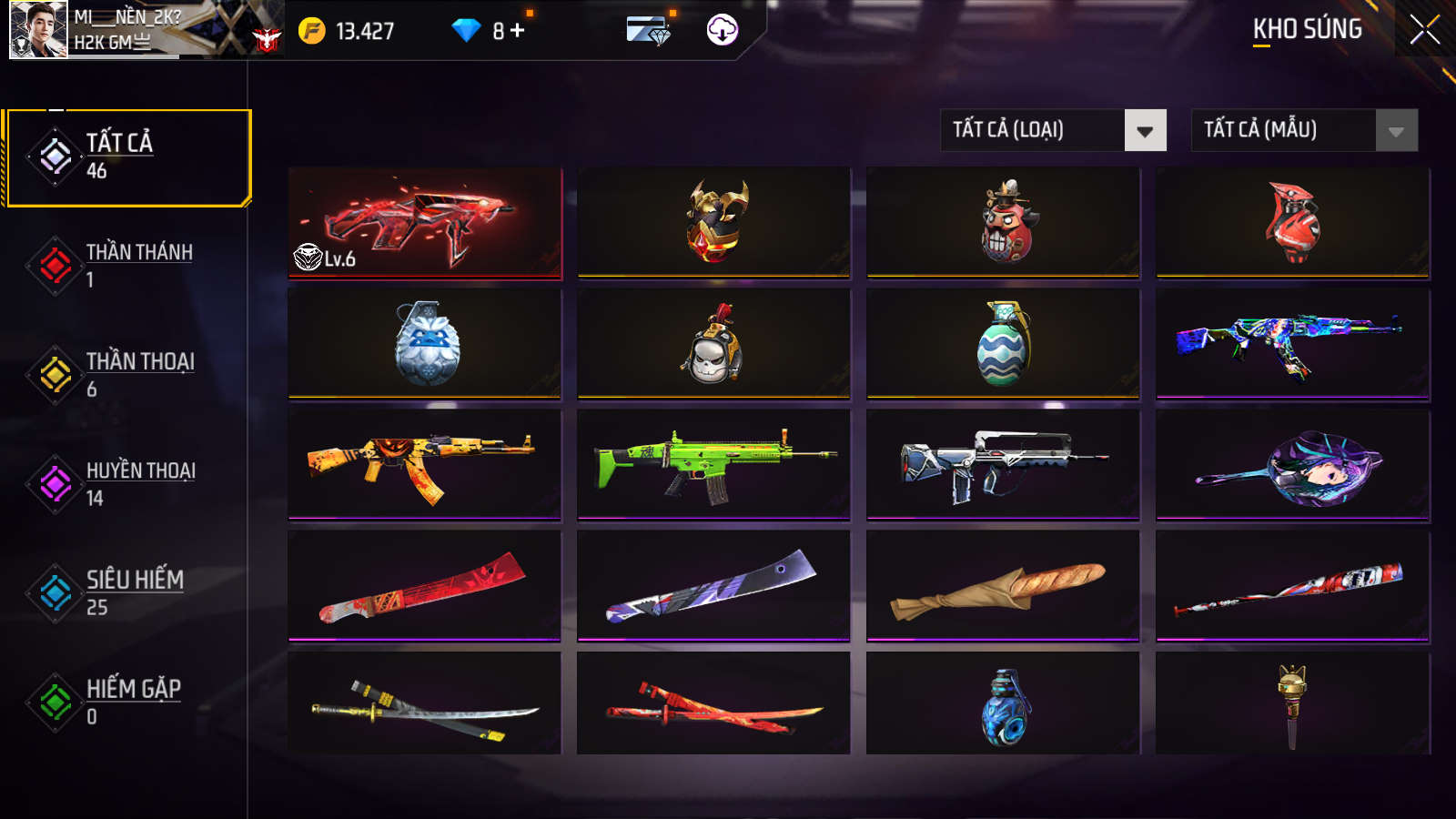Switch to the Siêu Hiếm tab
The height and width of the screenshot is (819, 1456).
coord(127,593)
